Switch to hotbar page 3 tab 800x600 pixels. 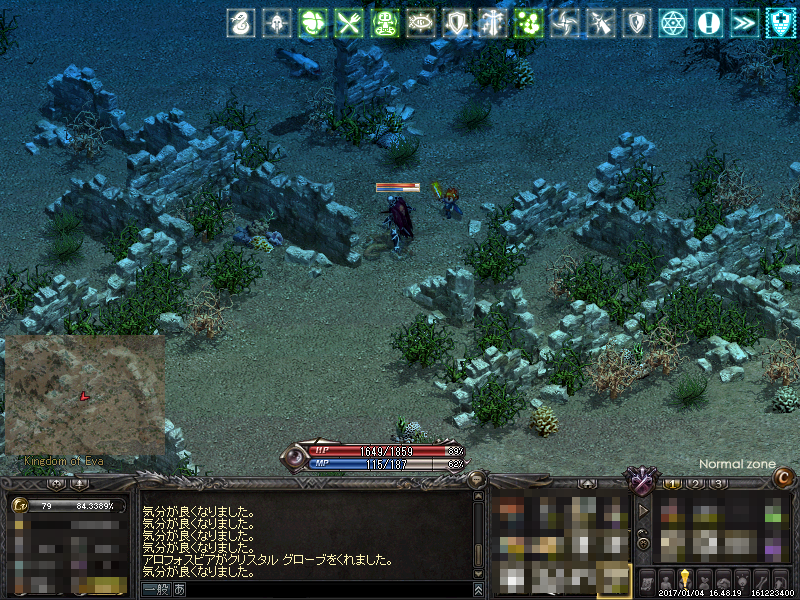coord(717,484)
